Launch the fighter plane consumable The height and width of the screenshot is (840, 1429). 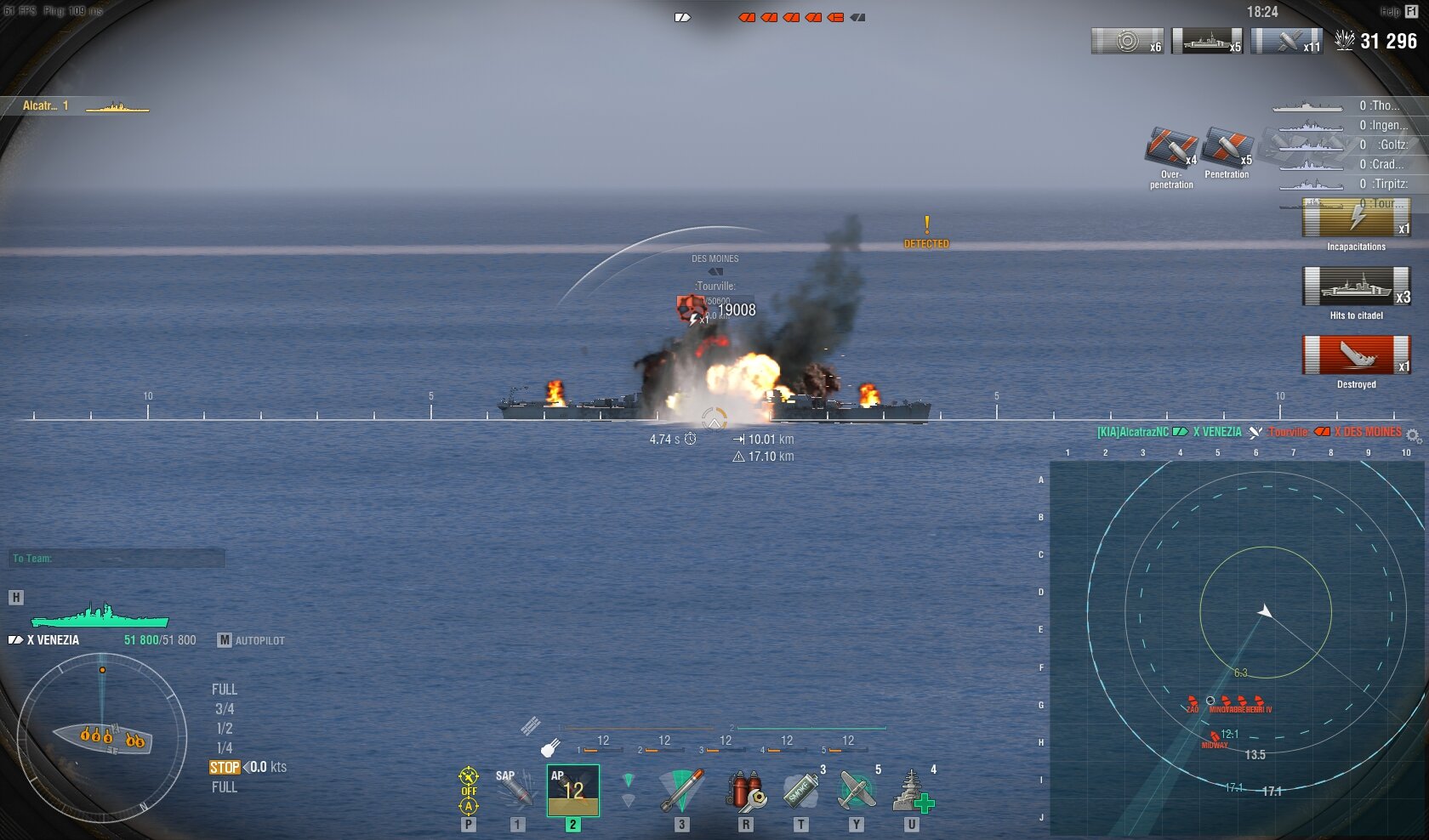tap(856, 791)
